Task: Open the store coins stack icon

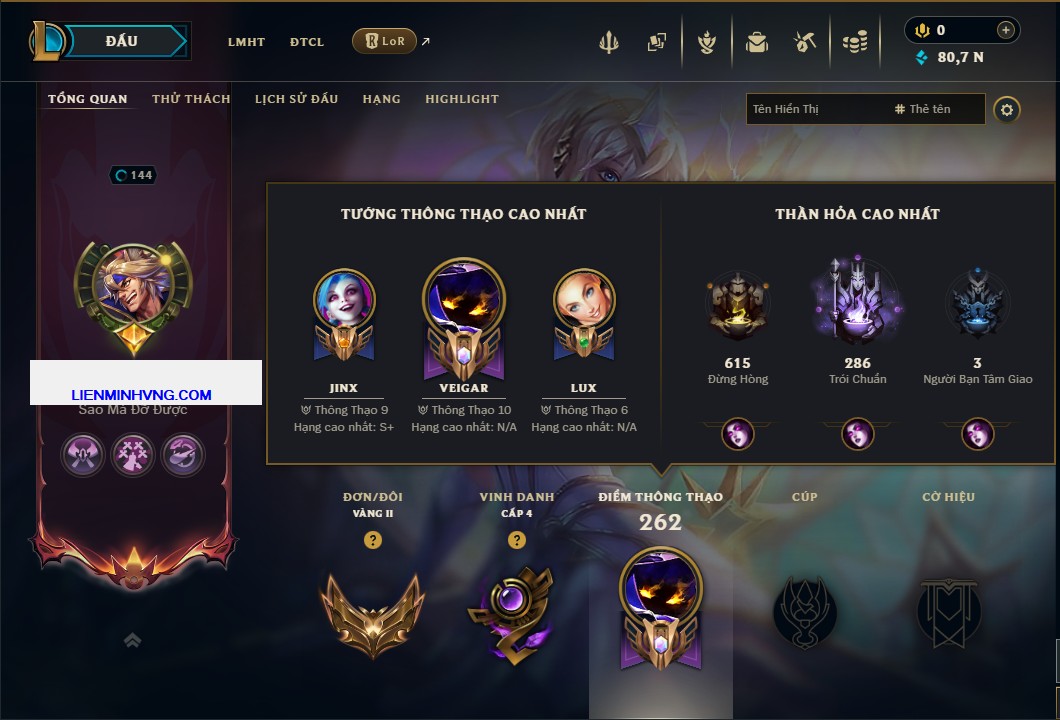Action: coord(854,42)
